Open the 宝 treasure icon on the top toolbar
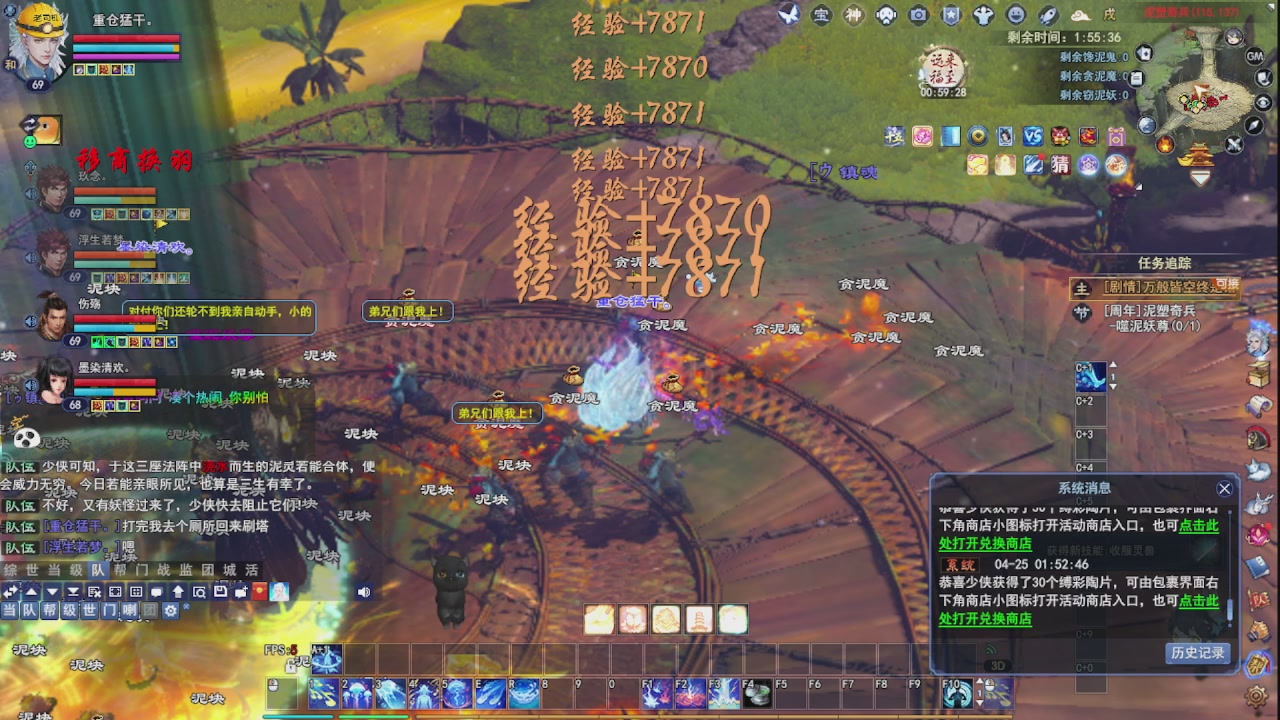This screenshot has width=1280, height=720. point(820,16)
